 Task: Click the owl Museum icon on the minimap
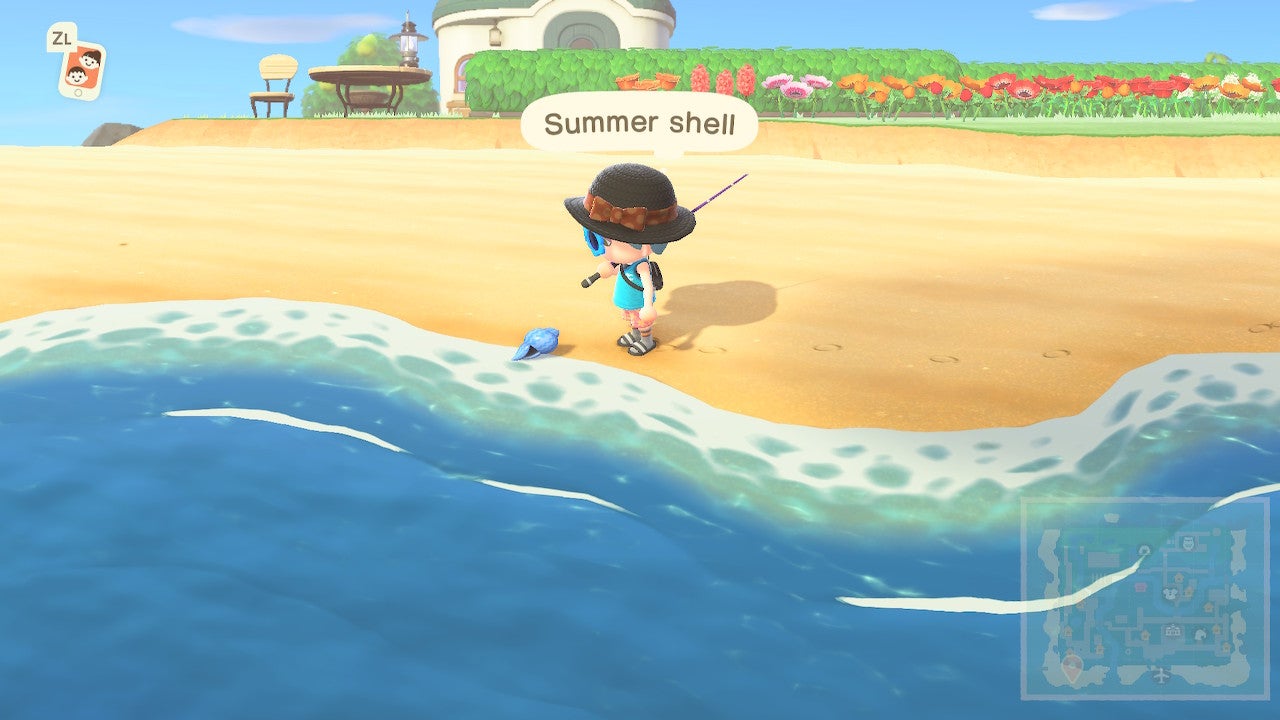point(1187,541)
